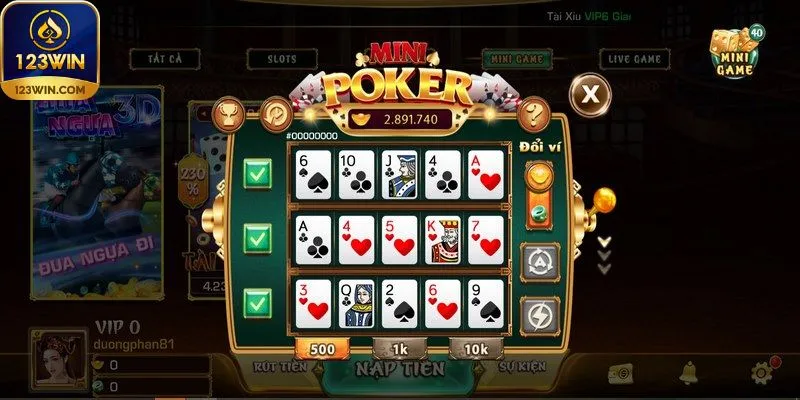Enable auto spin with the A button
The width and height of the screenshot is (800, 400).
click(x=540, y=262)
